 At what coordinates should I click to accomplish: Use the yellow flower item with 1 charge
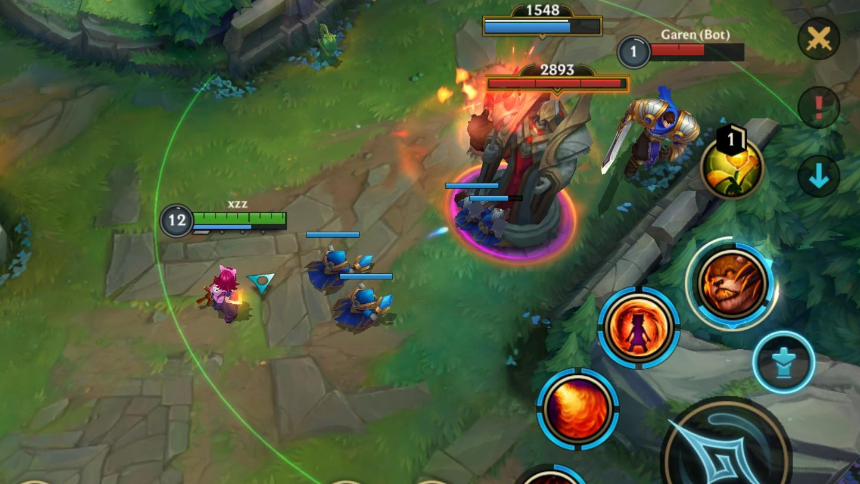(x=732, y=167)
